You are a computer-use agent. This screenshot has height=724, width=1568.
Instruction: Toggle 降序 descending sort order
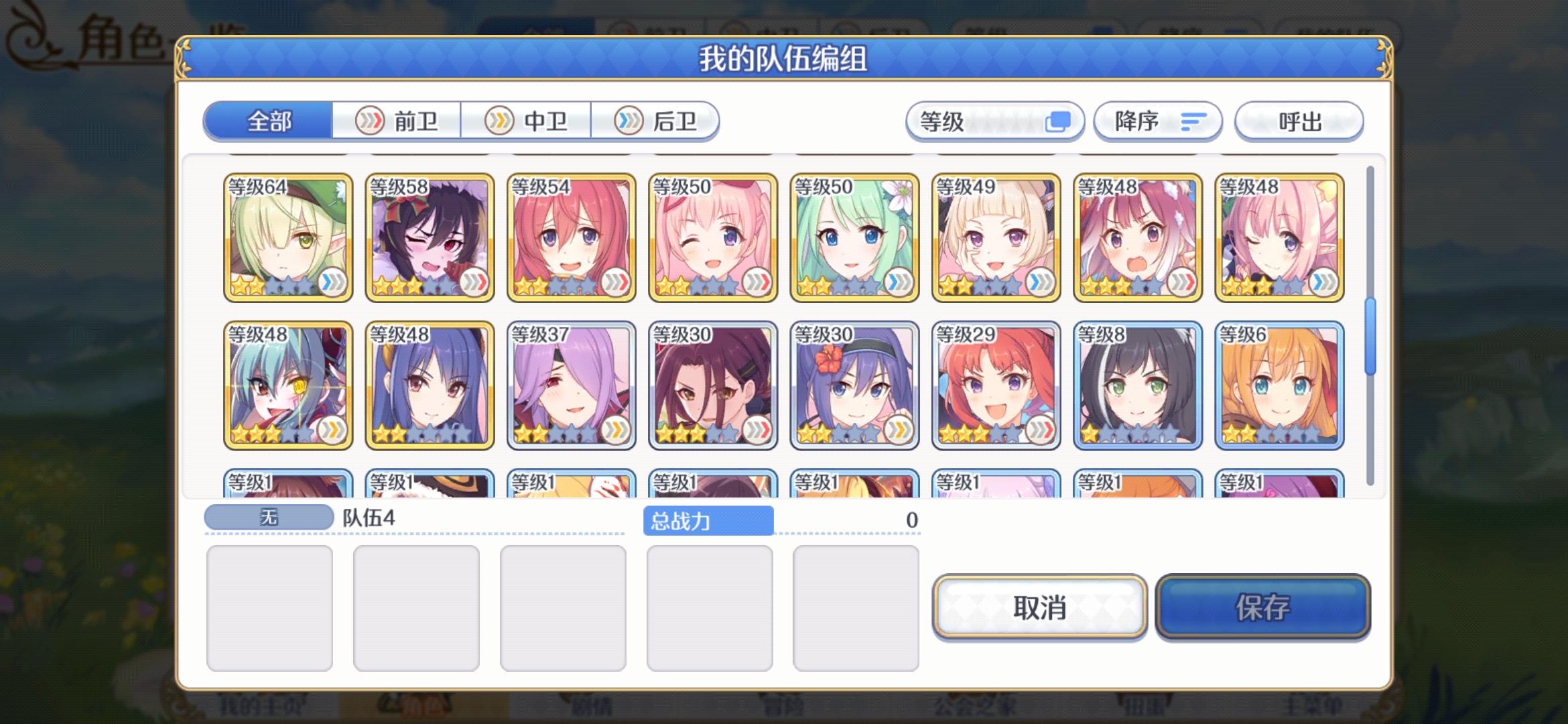[1156, 121]
